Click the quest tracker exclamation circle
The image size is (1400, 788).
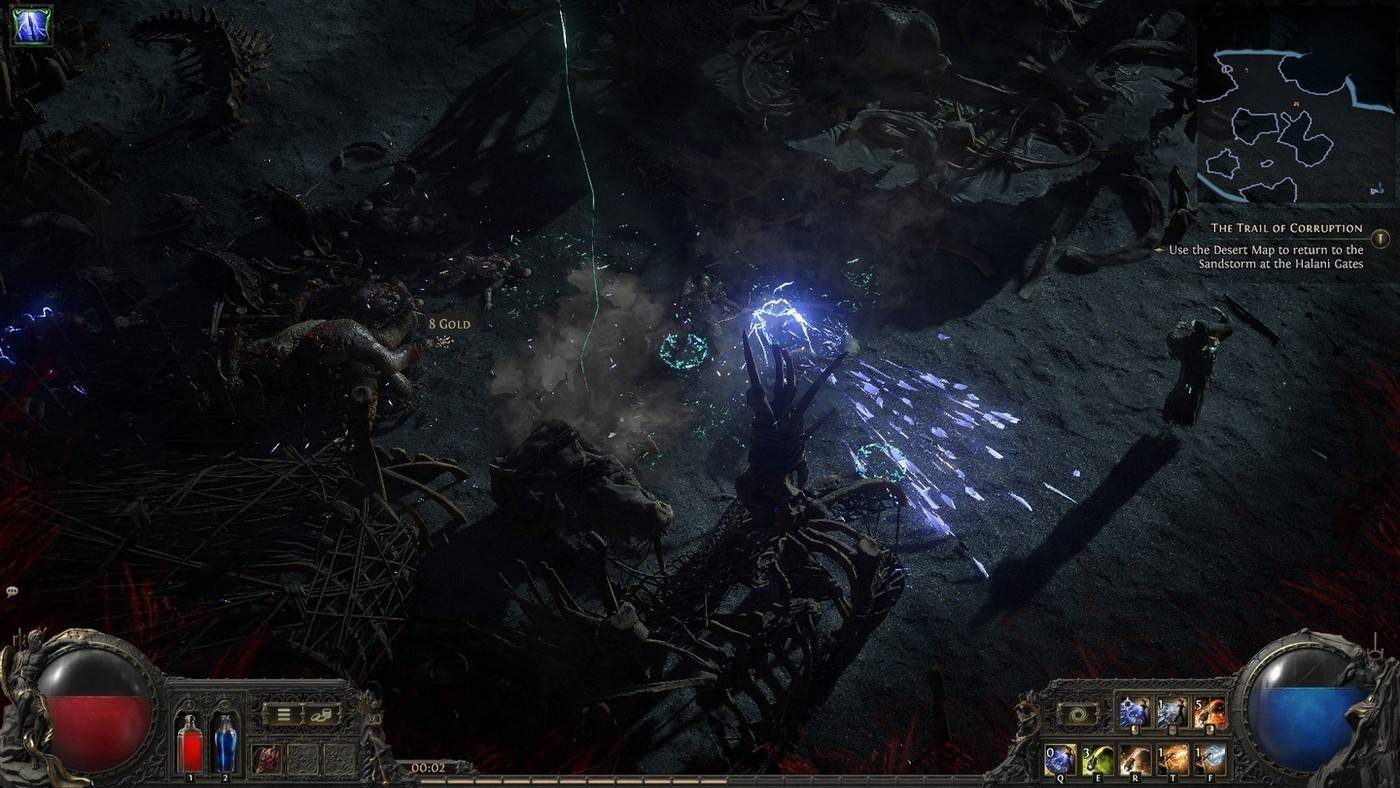tap(1379, 239)
